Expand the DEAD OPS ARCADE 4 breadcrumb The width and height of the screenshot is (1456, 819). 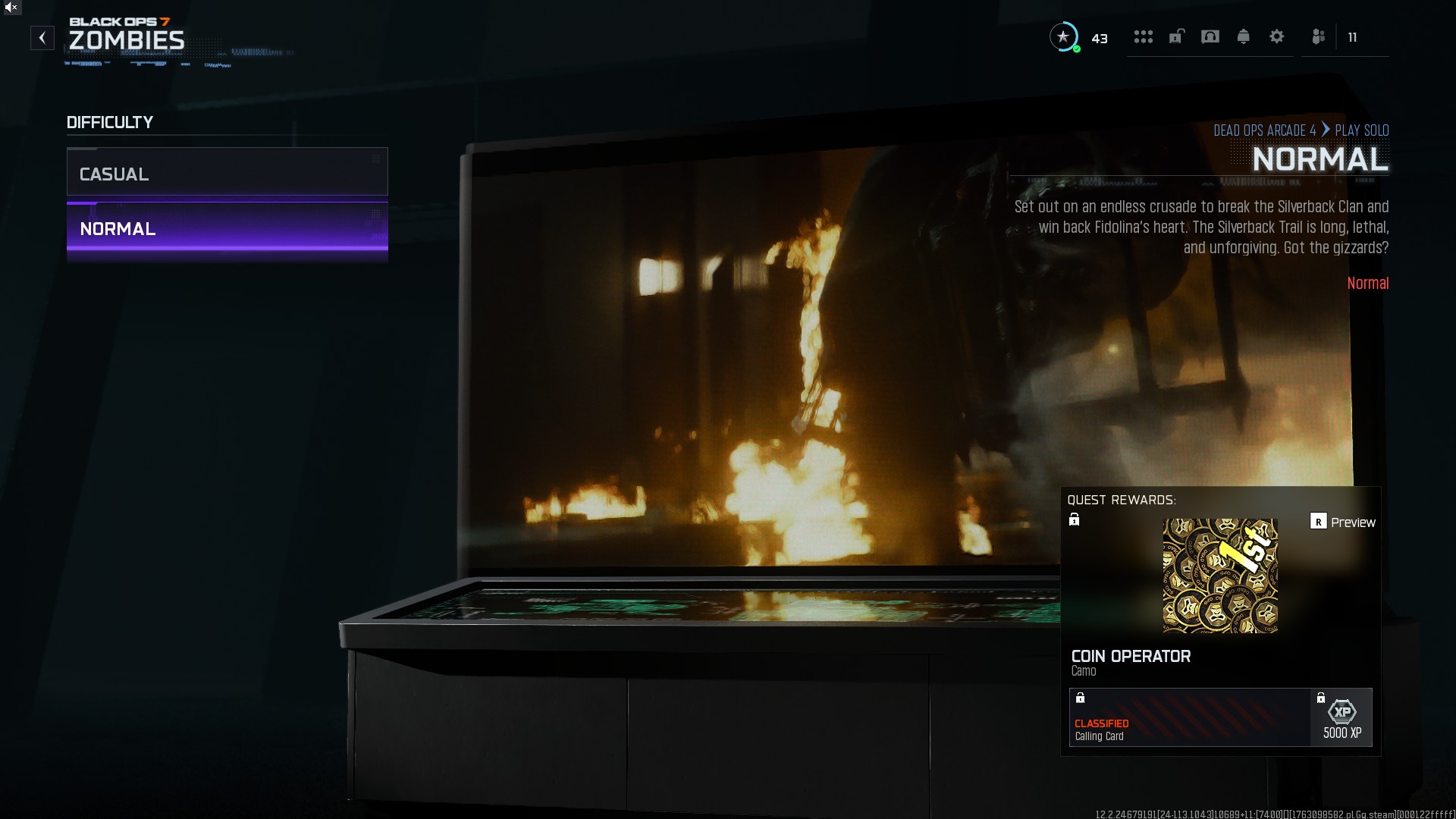point(1265,130)
